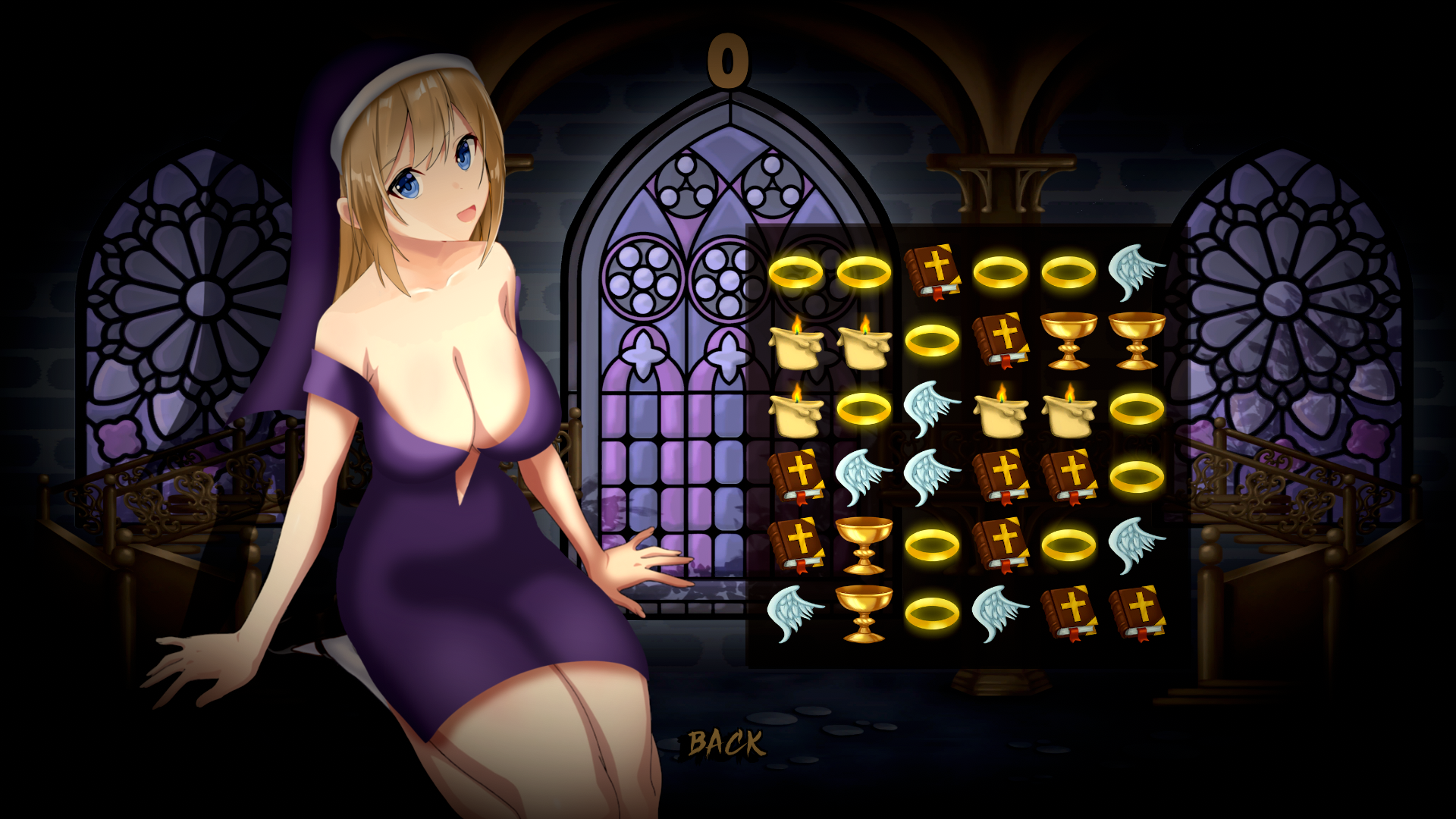1456x819 pixels.
Task: Pick the halo tile in the fourth row
Action: [x=1136, y=477]
